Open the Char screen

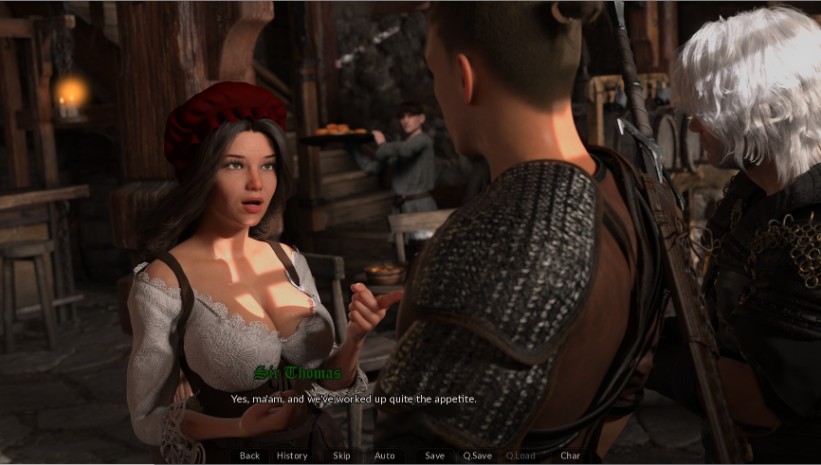[x=570, y=456]
